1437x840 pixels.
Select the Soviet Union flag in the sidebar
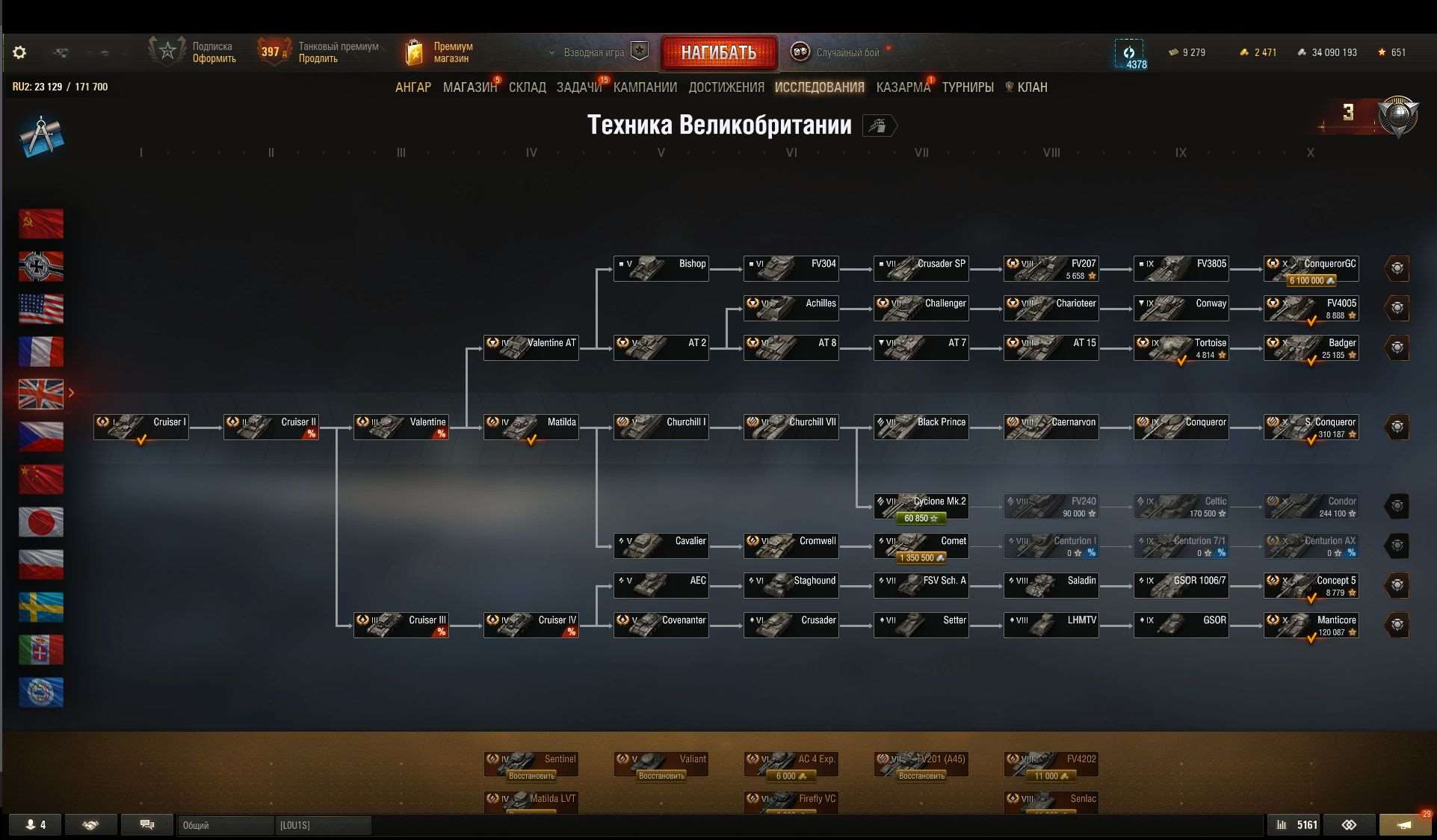(41, 223)
